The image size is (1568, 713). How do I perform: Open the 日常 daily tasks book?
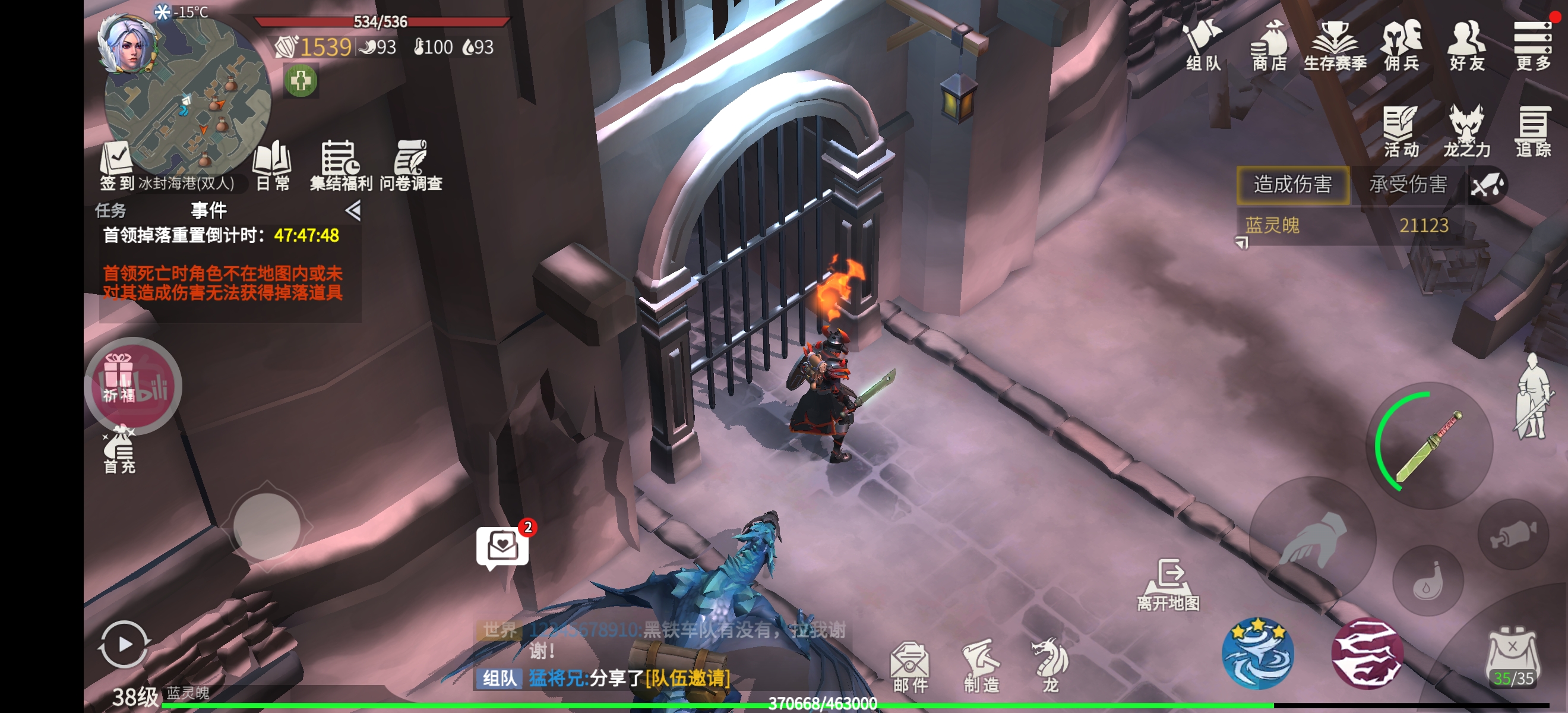click(272, 166)
